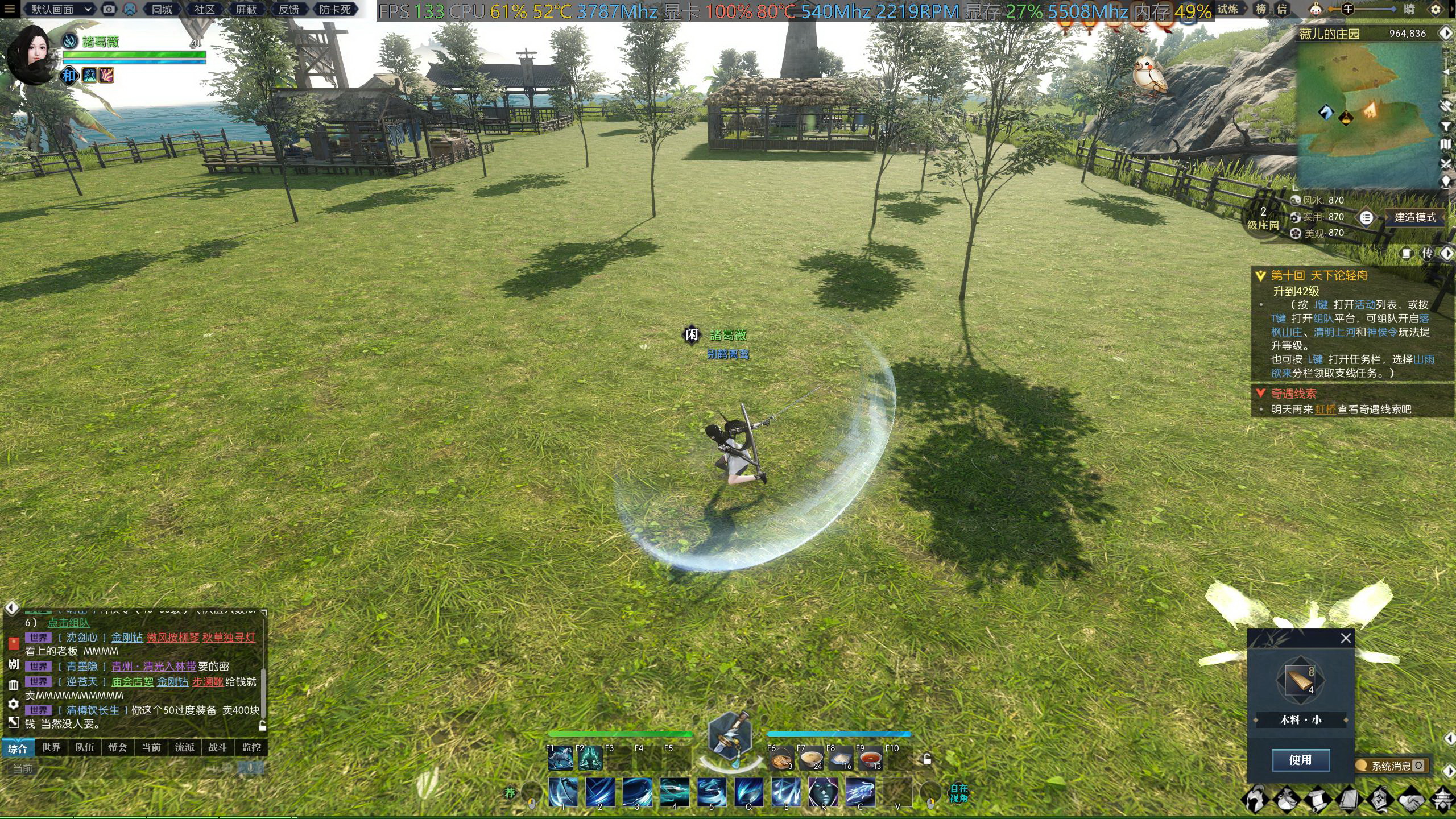Viewport: 1456px width, 819px height.
Task: Open the 试炼 trials menu
Action: 1228,9
